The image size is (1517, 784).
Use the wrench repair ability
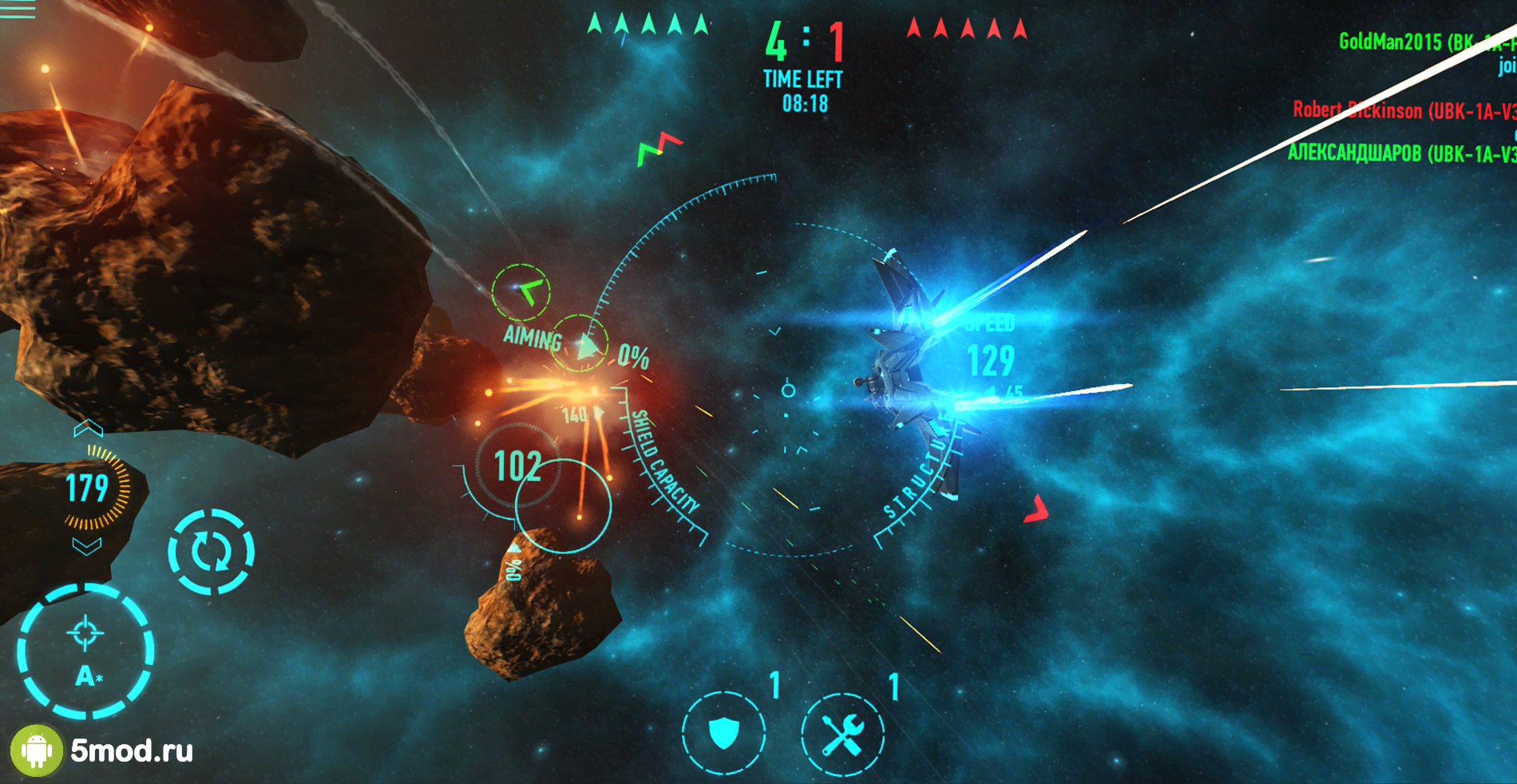842,734
